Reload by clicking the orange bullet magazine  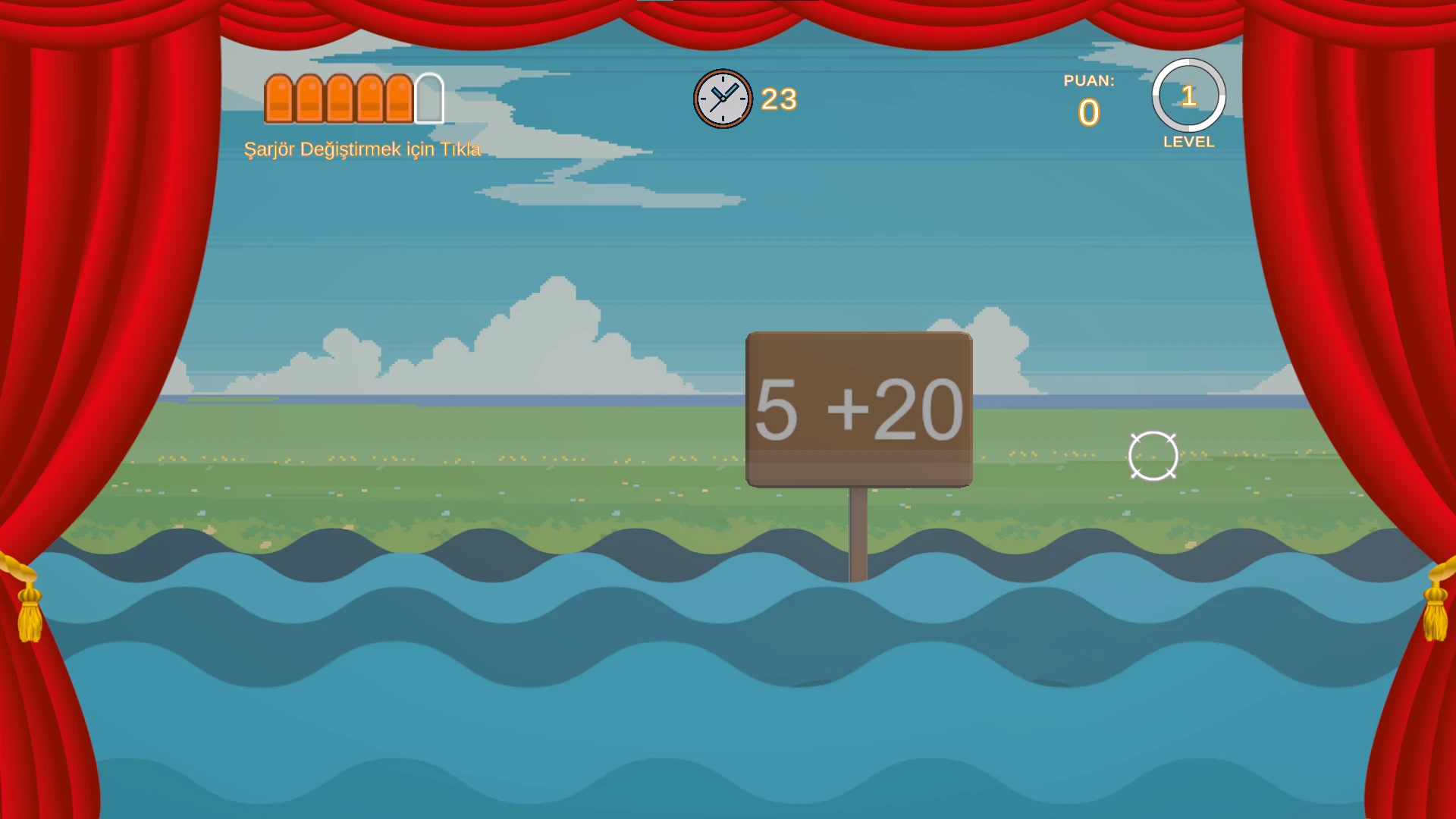353,99
